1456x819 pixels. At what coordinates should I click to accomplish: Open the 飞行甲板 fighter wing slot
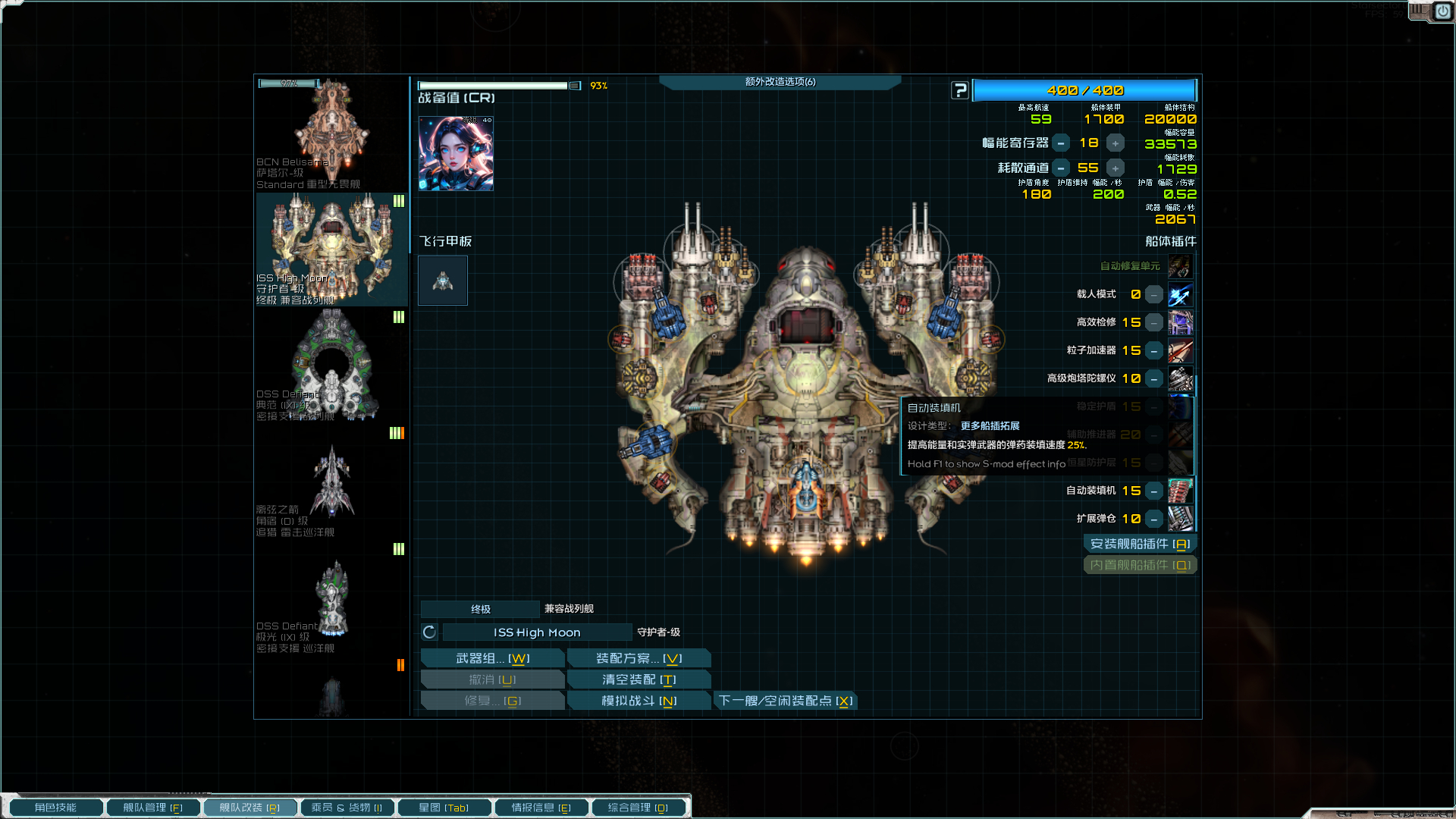pos(443,281)
